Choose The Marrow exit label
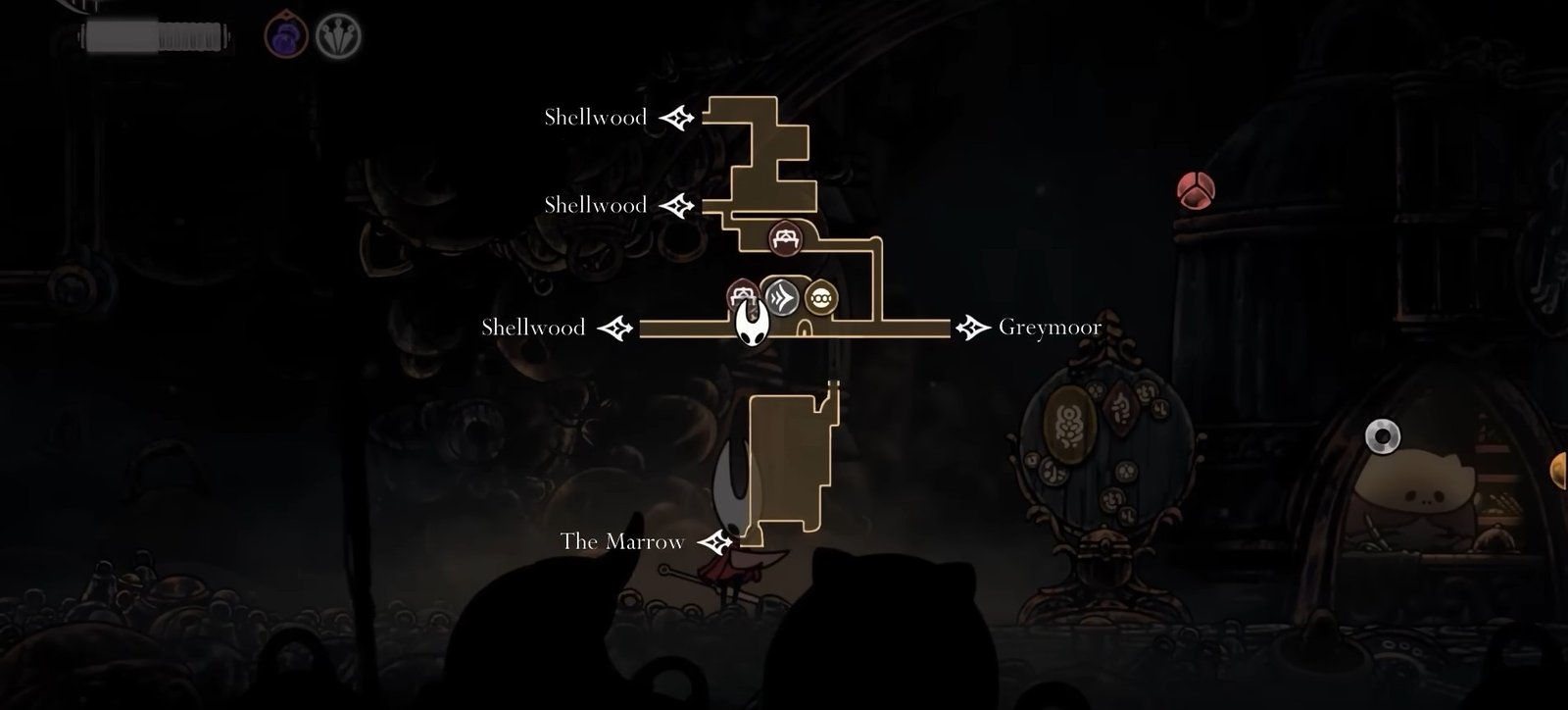This screenshot has width=1568, height=710. (622, 541)
